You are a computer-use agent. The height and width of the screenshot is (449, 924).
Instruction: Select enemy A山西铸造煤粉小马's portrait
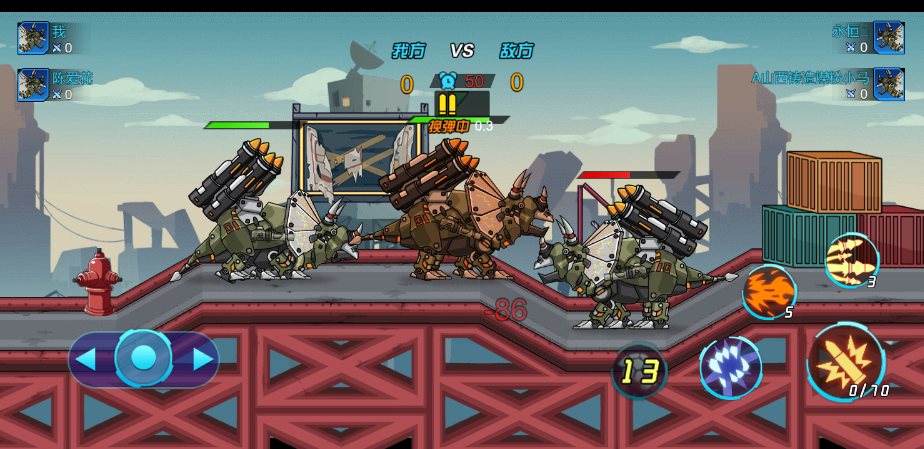pos(889,85)
